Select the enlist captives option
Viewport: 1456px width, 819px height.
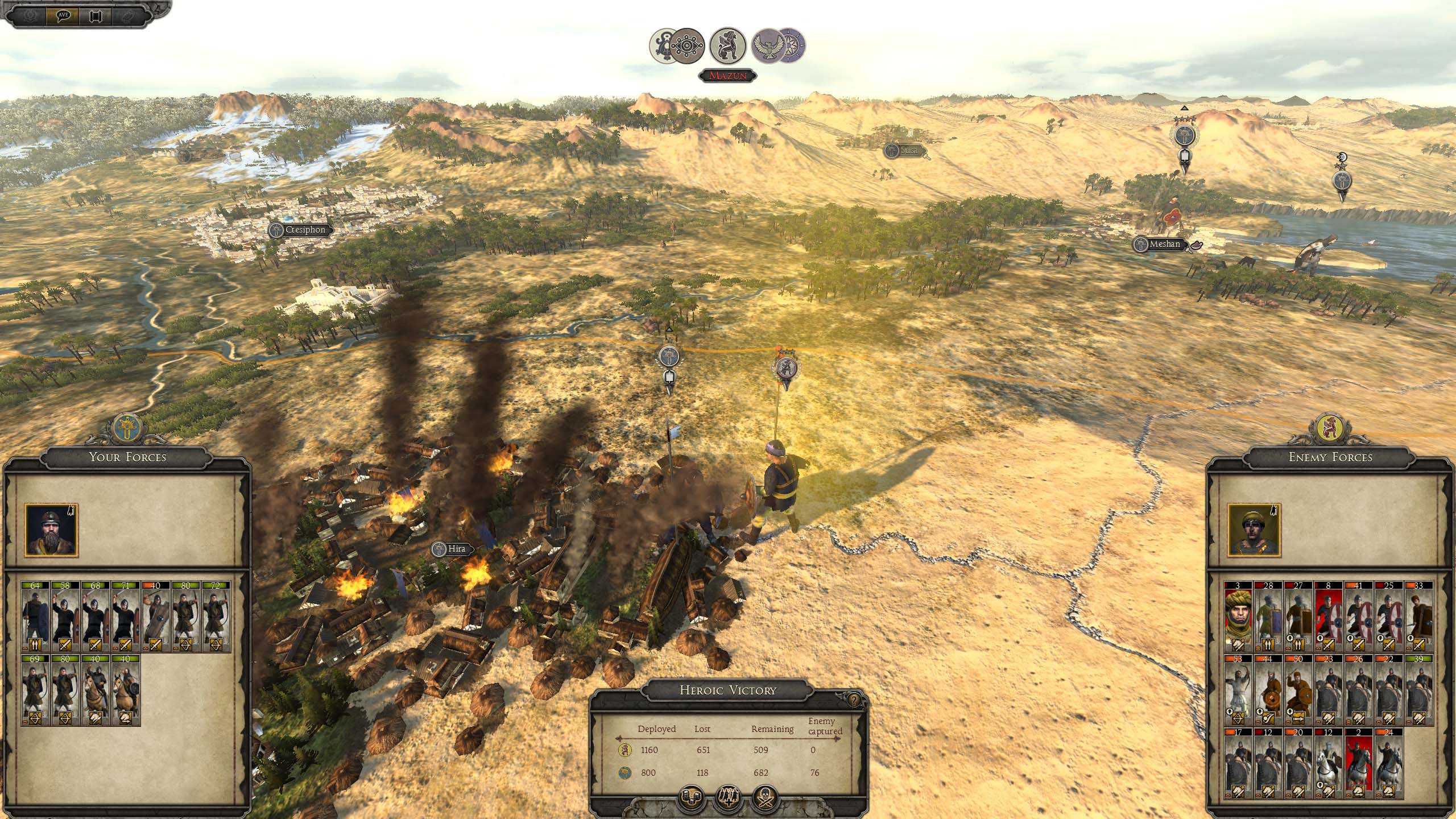click(729, 797)
